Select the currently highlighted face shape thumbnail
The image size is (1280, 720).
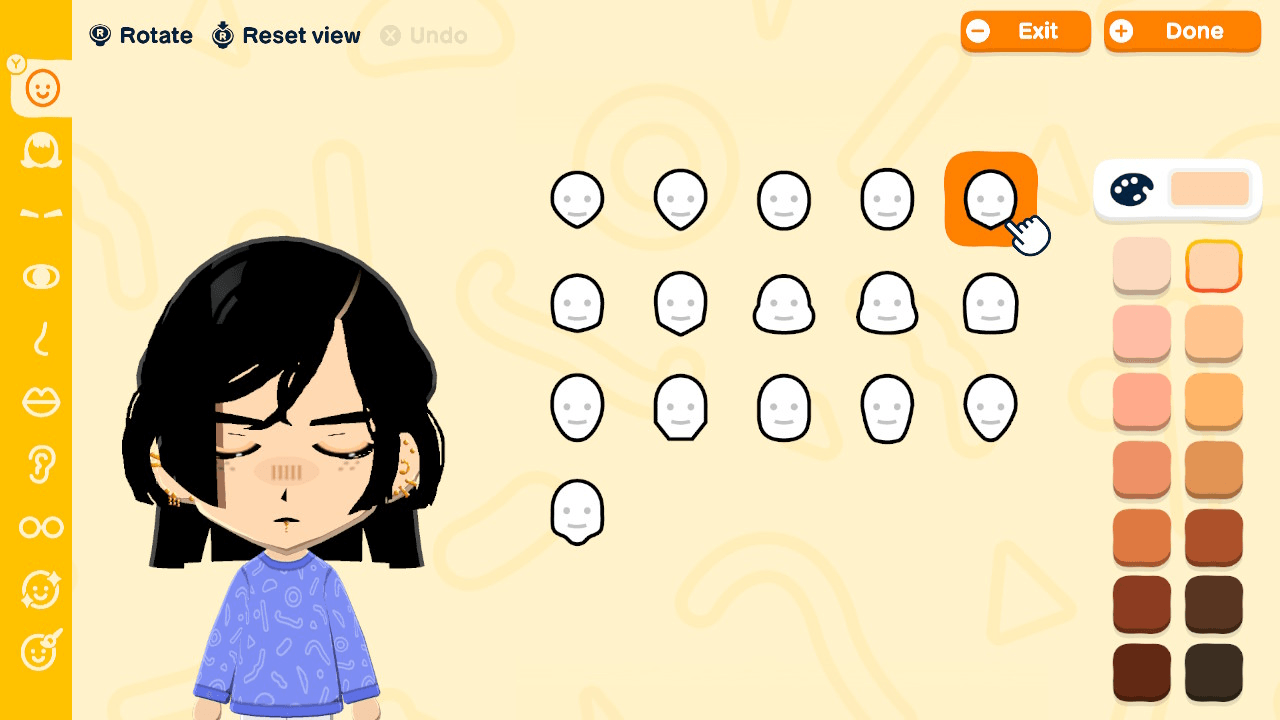pyautogui.click(x=990, y=197)
